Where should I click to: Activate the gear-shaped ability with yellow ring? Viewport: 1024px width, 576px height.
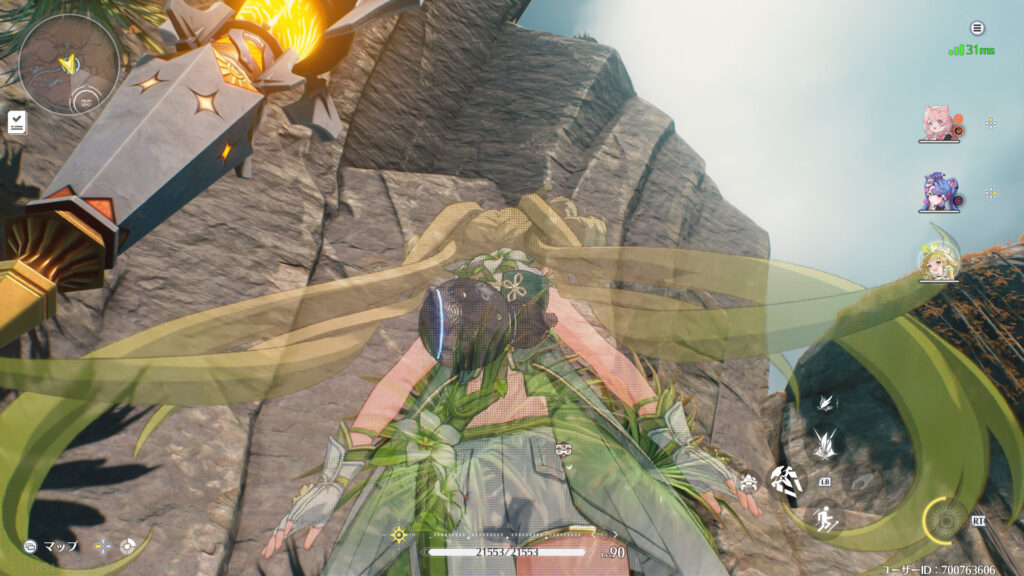[945, 518]
